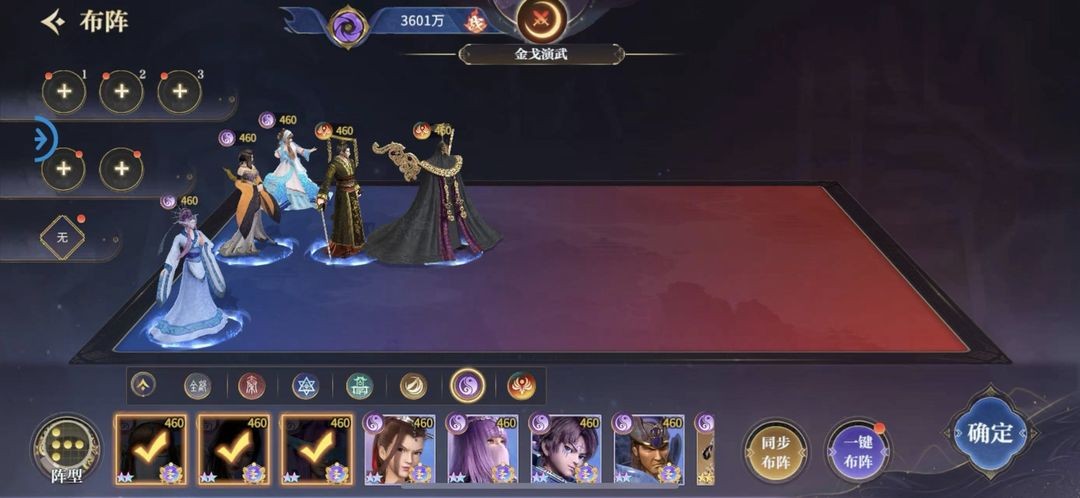Open the 阵型 formation type selector
Screen dimensions: 1080x498
coord(66,449)
